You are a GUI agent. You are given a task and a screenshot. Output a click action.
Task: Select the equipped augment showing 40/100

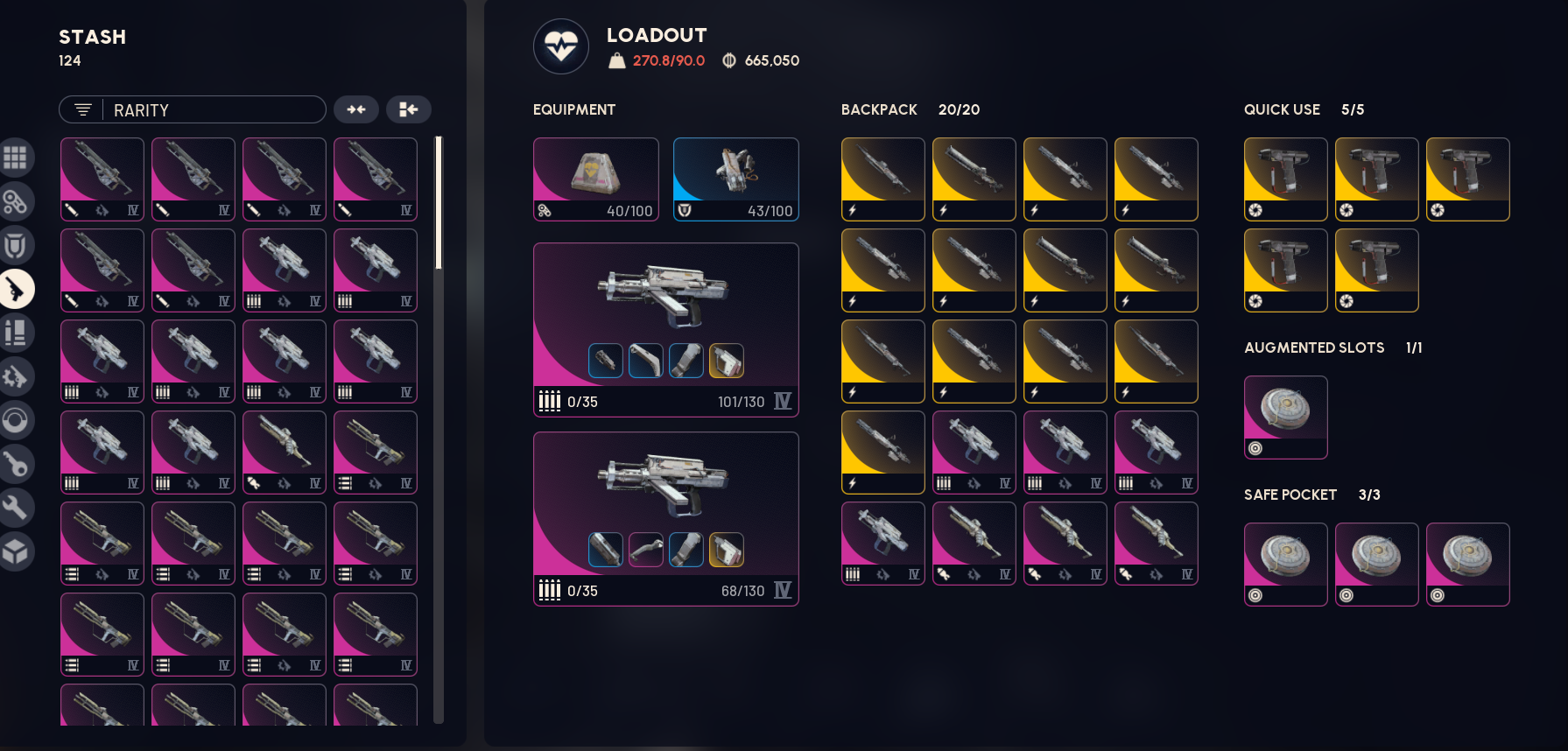point(595,179)
